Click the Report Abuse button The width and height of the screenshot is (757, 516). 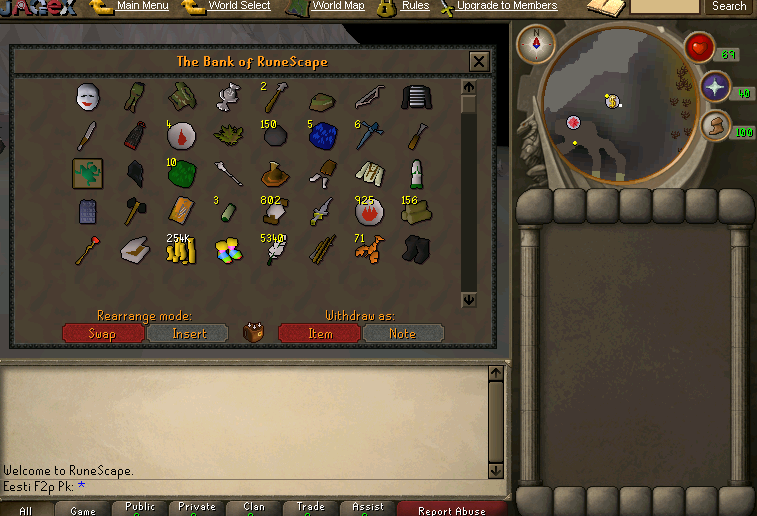[x=451, y=510]
